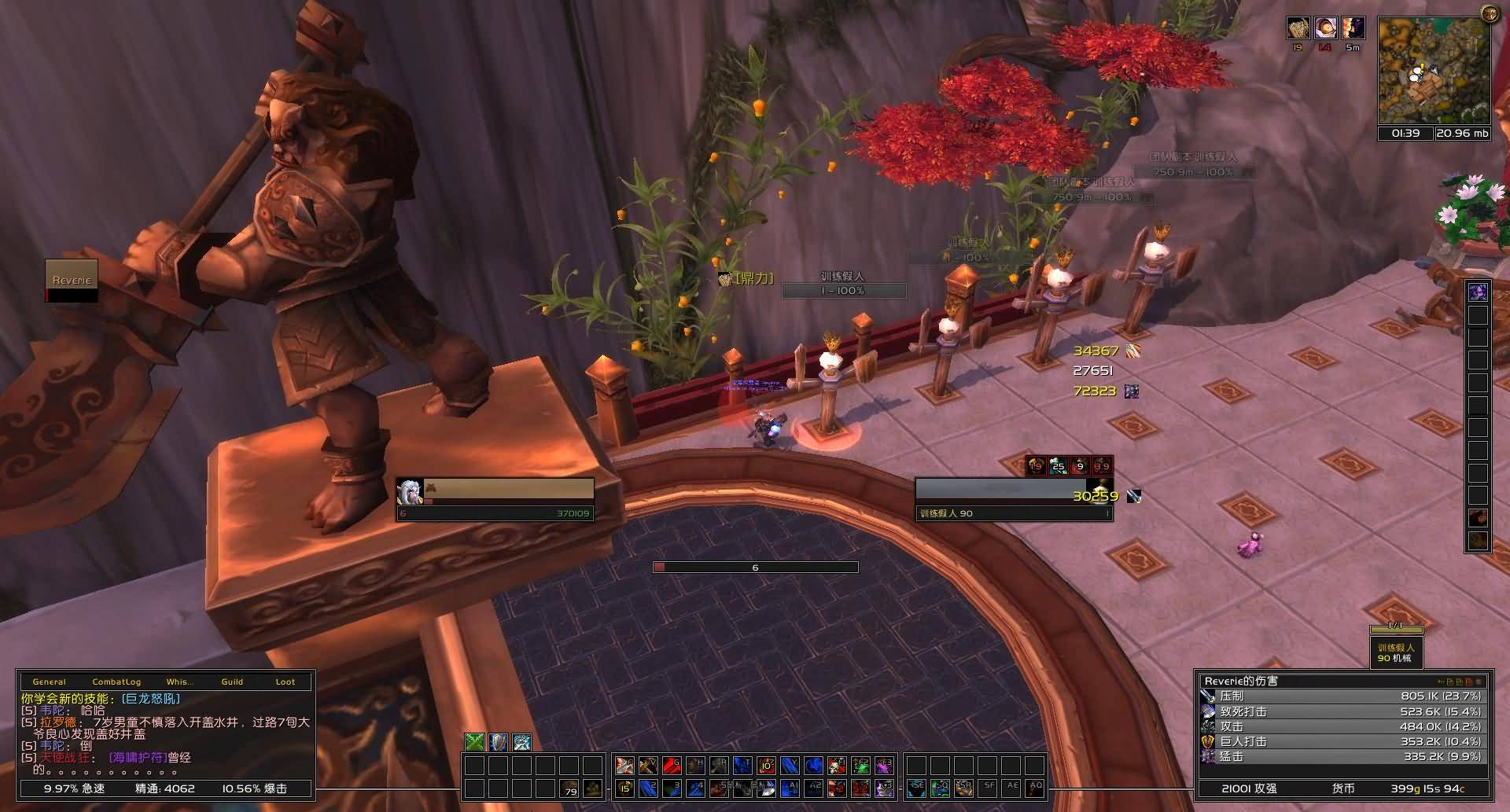The width and height of the screenshot is (1510, 812).
Task: Use the action slot showing count 79
Action: tap(570, 788)
